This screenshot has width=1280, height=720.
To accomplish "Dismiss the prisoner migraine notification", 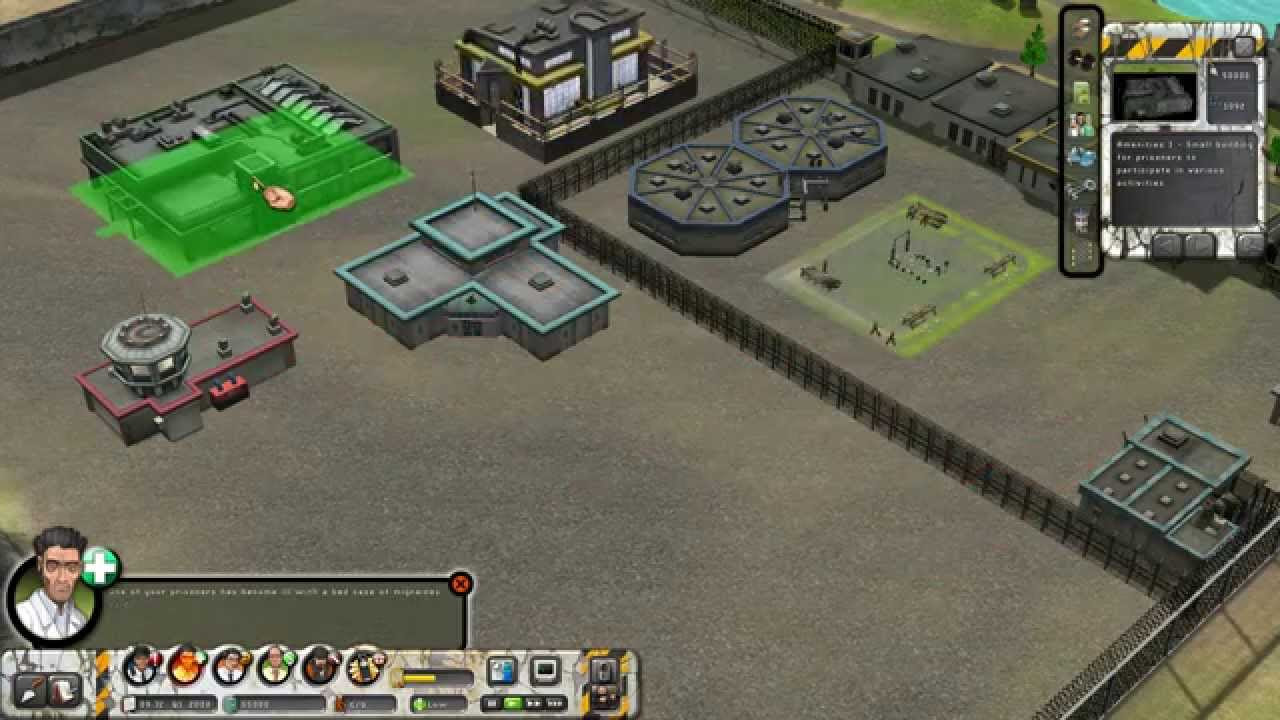I will pyautogui.click(x=461, y=584).
